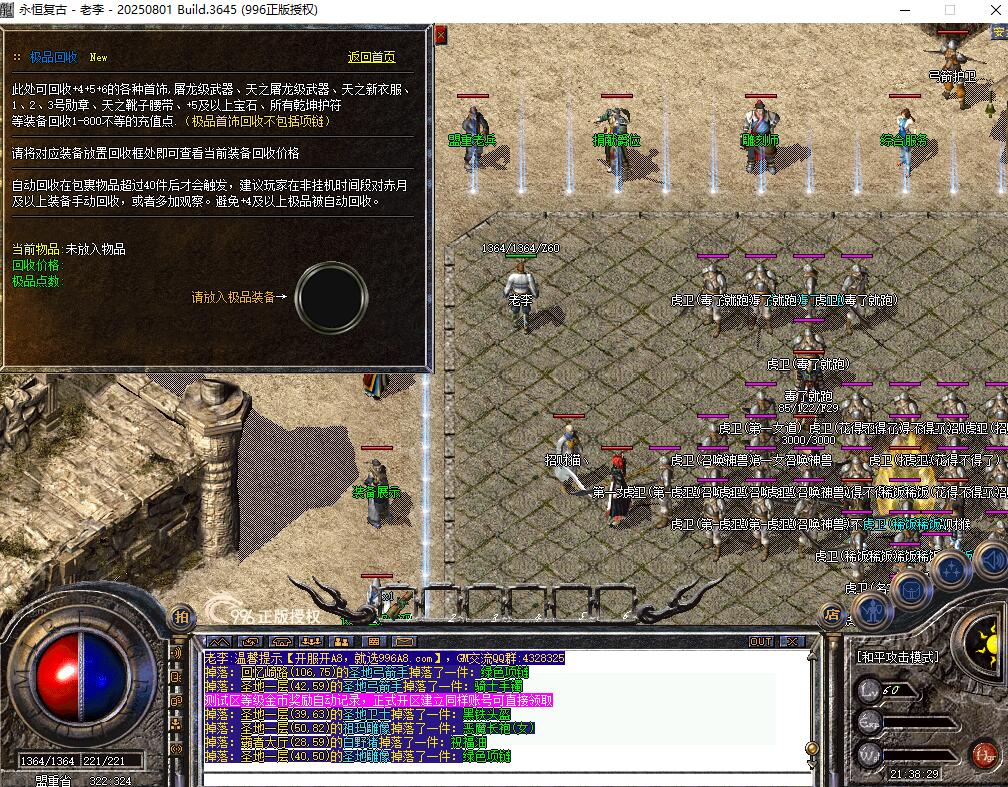Click the OUT button on the chat bar
The image size is (1008, 787).
(761, 641)
